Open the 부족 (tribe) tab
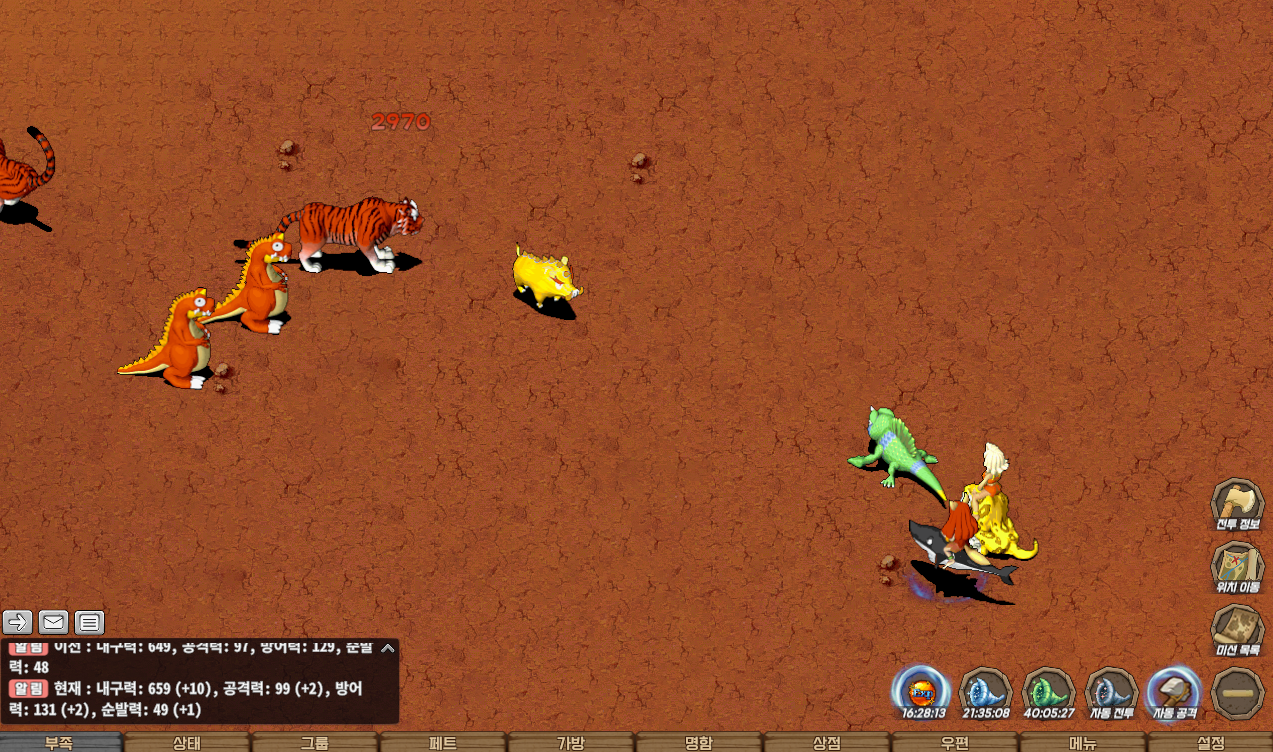This screenshot has width=1273, height=752. (60, 743)
